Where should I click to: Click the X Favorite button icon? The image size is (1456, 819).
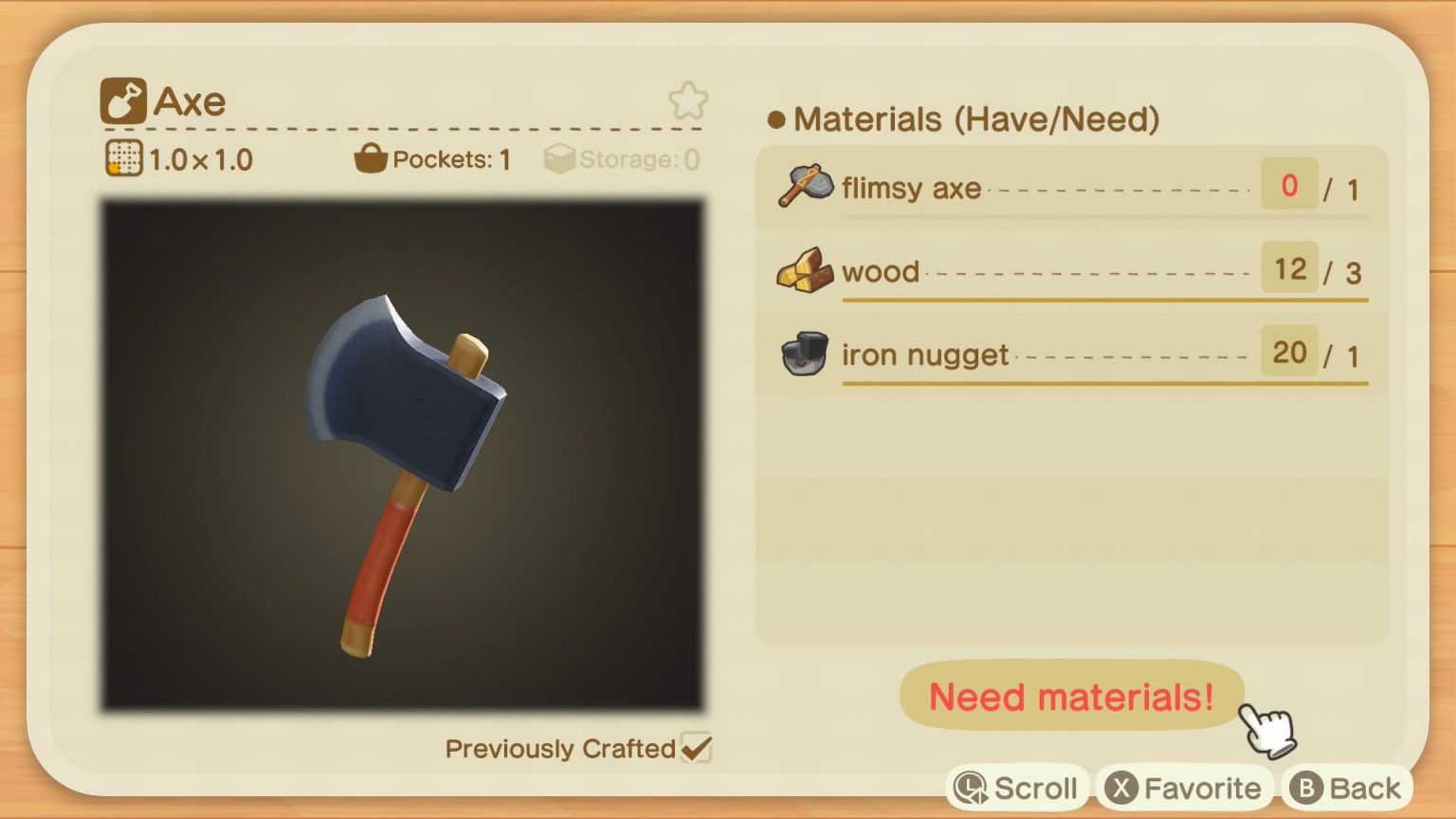tap(1121, 787)
